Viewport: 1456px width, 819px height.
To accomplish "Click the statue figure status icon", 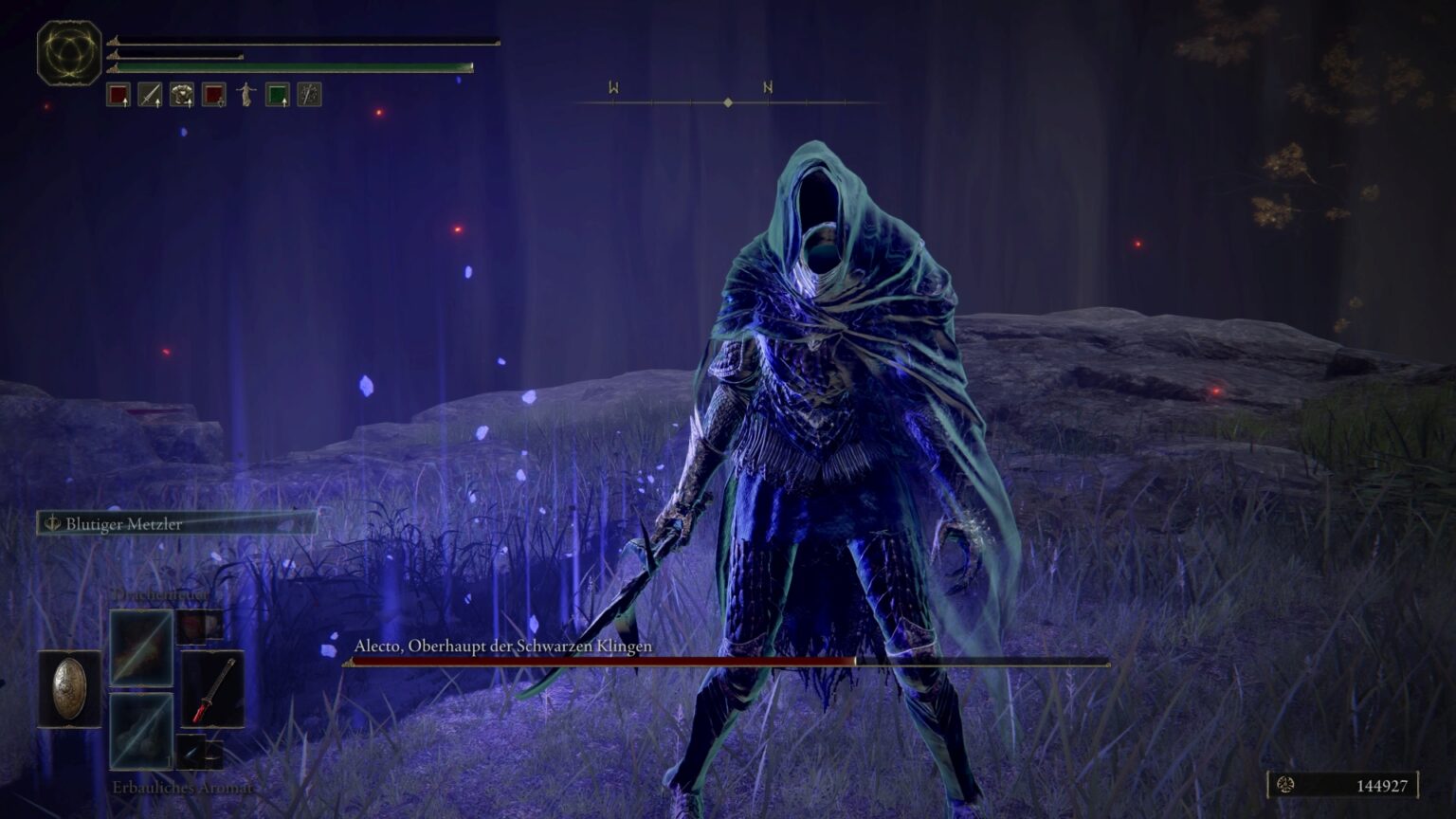I will pos(246,95).
